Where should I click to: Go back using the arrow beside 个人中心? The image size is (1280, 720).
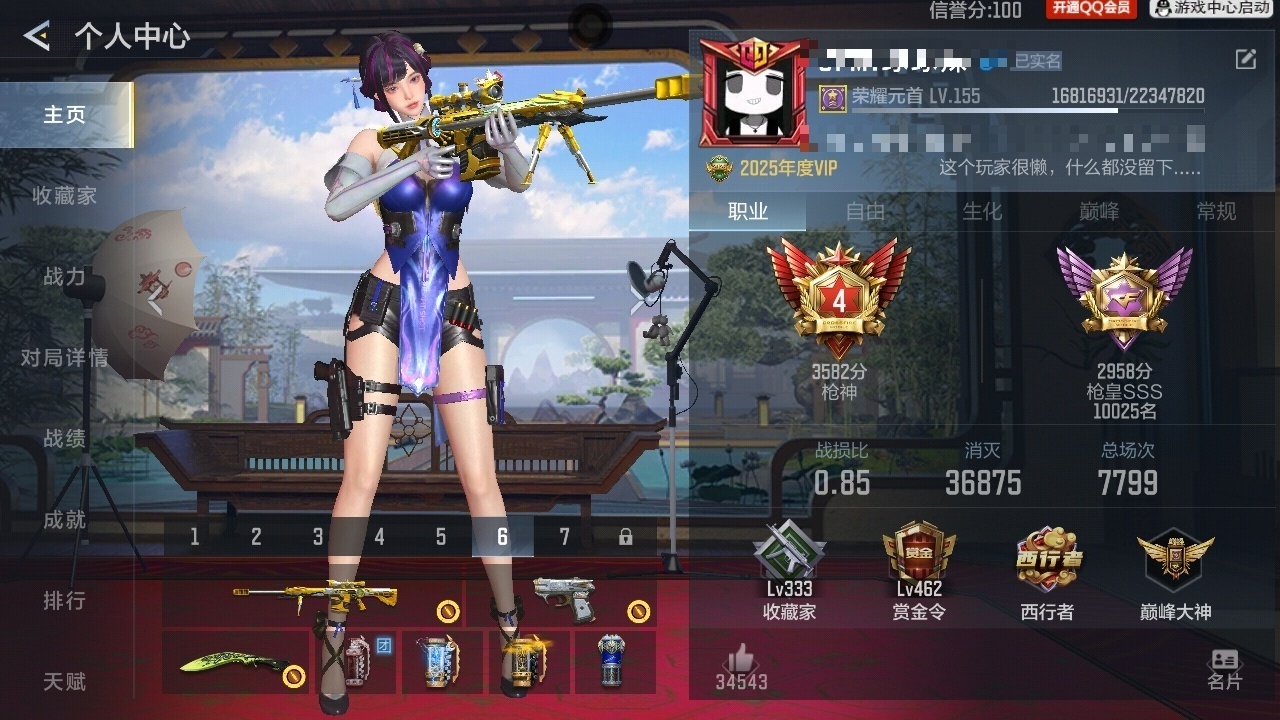[x=37, y=37]
